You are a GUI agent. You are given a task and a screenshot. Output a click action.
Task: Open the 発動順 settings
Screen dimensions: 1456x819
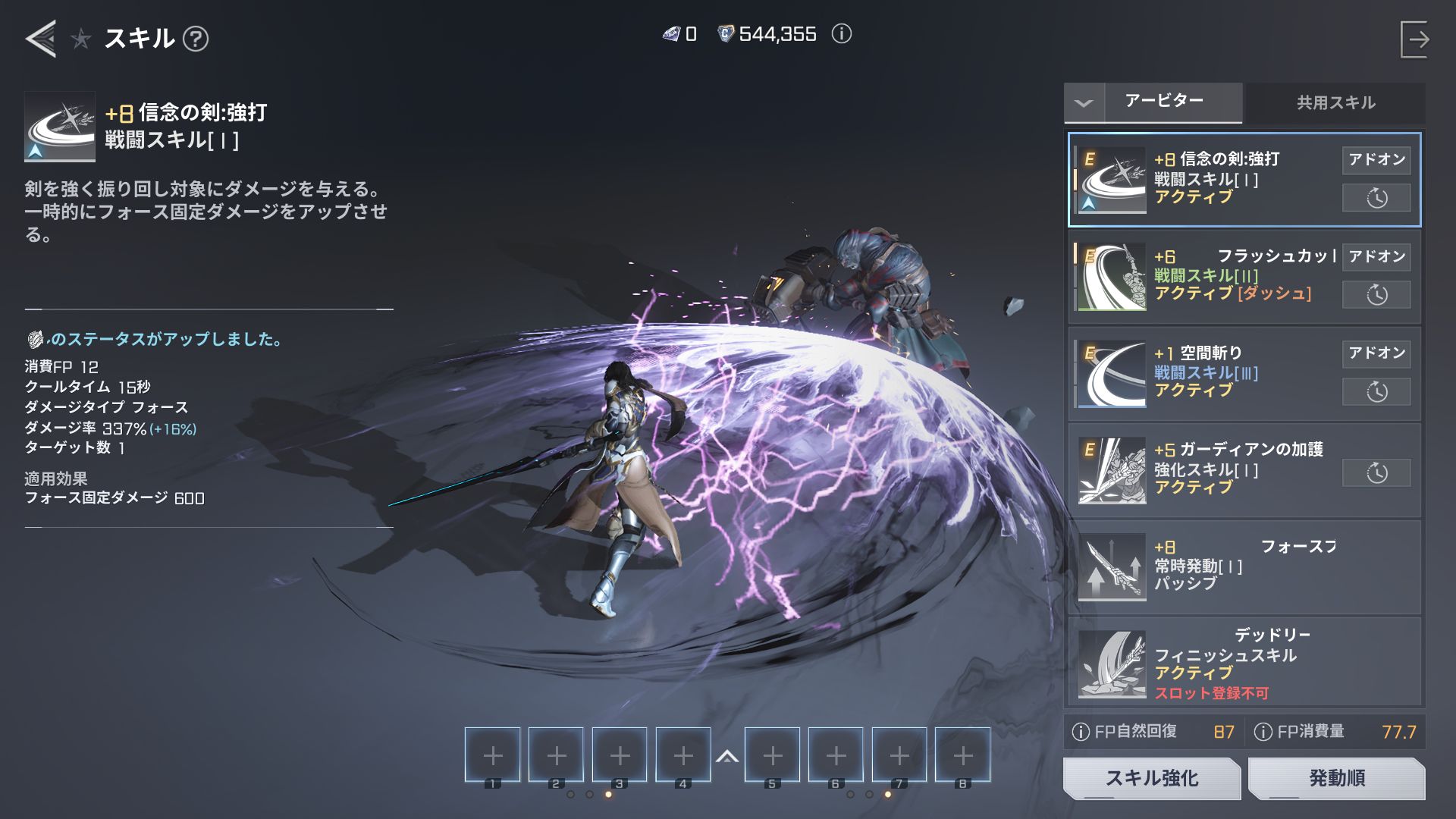[1336, 778]
